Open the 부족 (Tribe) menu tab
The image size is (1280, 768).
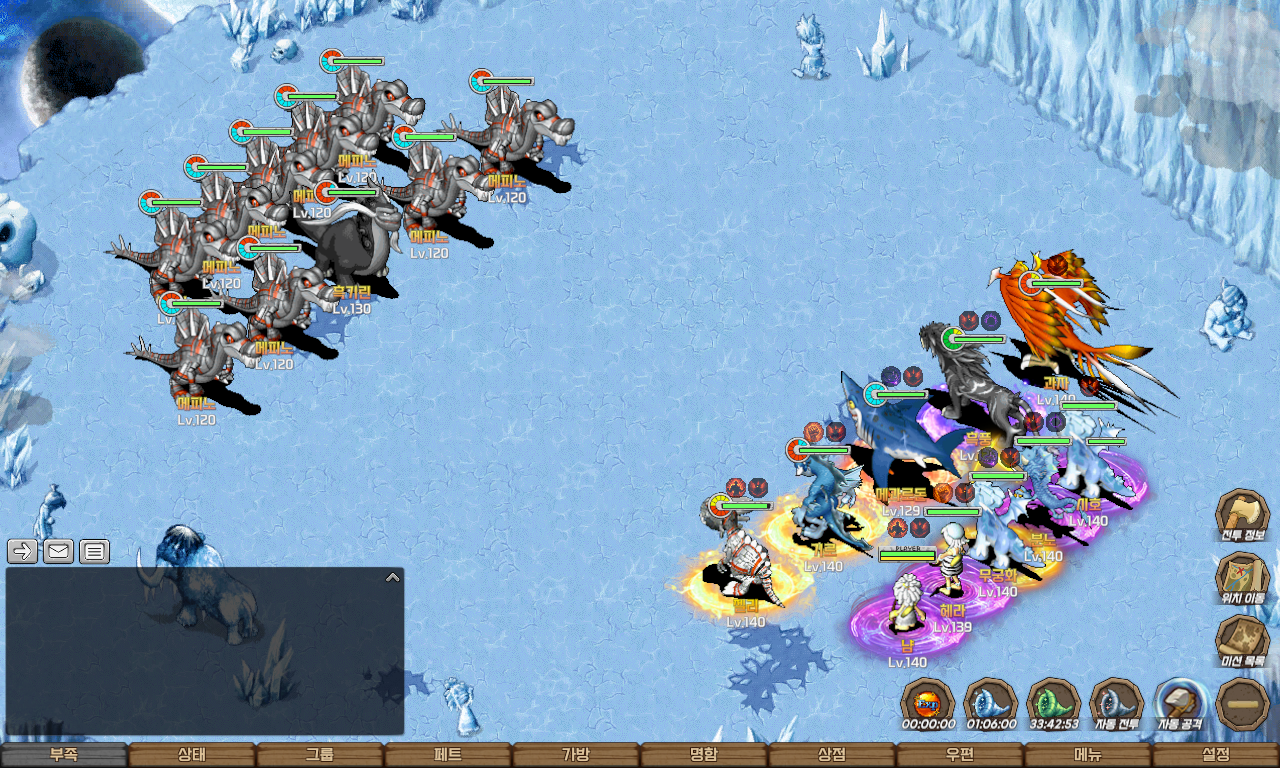click(64, 755)
